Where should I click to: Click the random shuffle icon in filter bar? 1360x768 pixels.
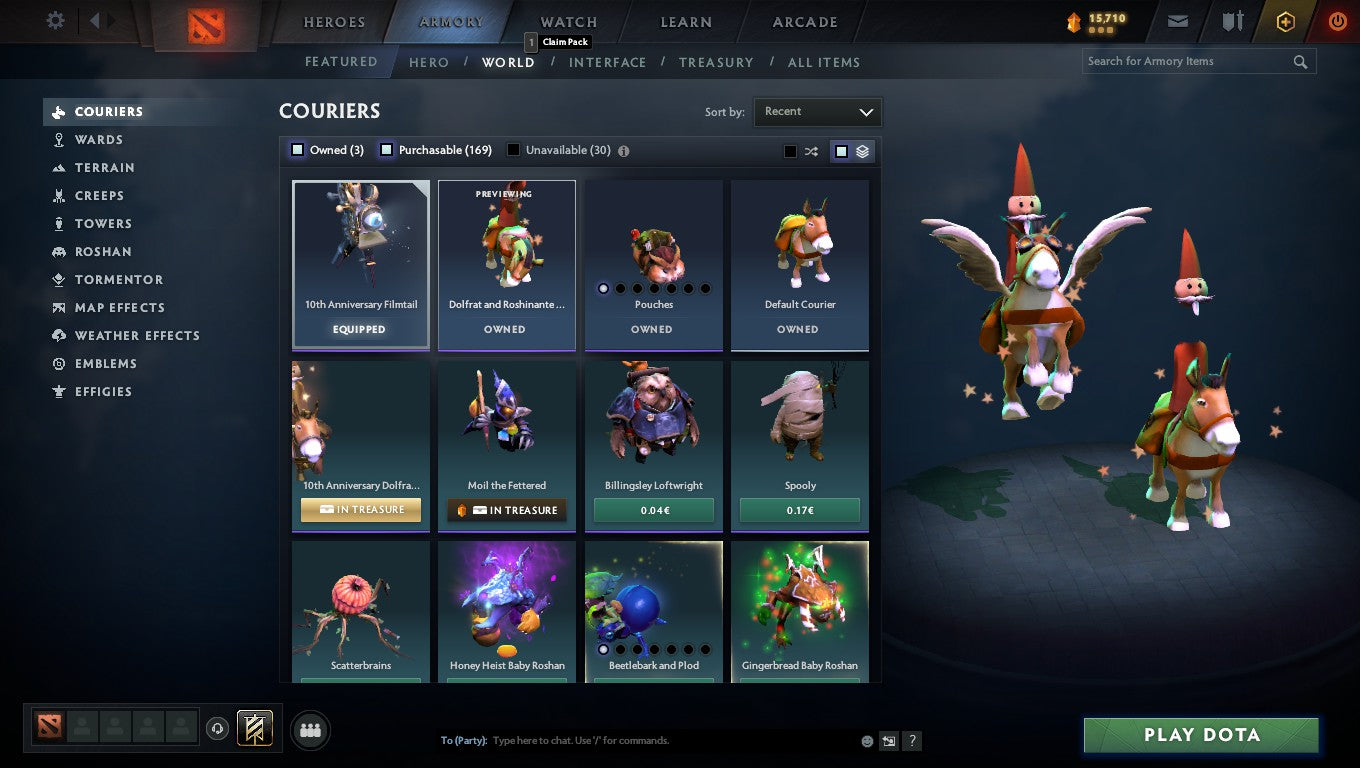tap(810, 150)
